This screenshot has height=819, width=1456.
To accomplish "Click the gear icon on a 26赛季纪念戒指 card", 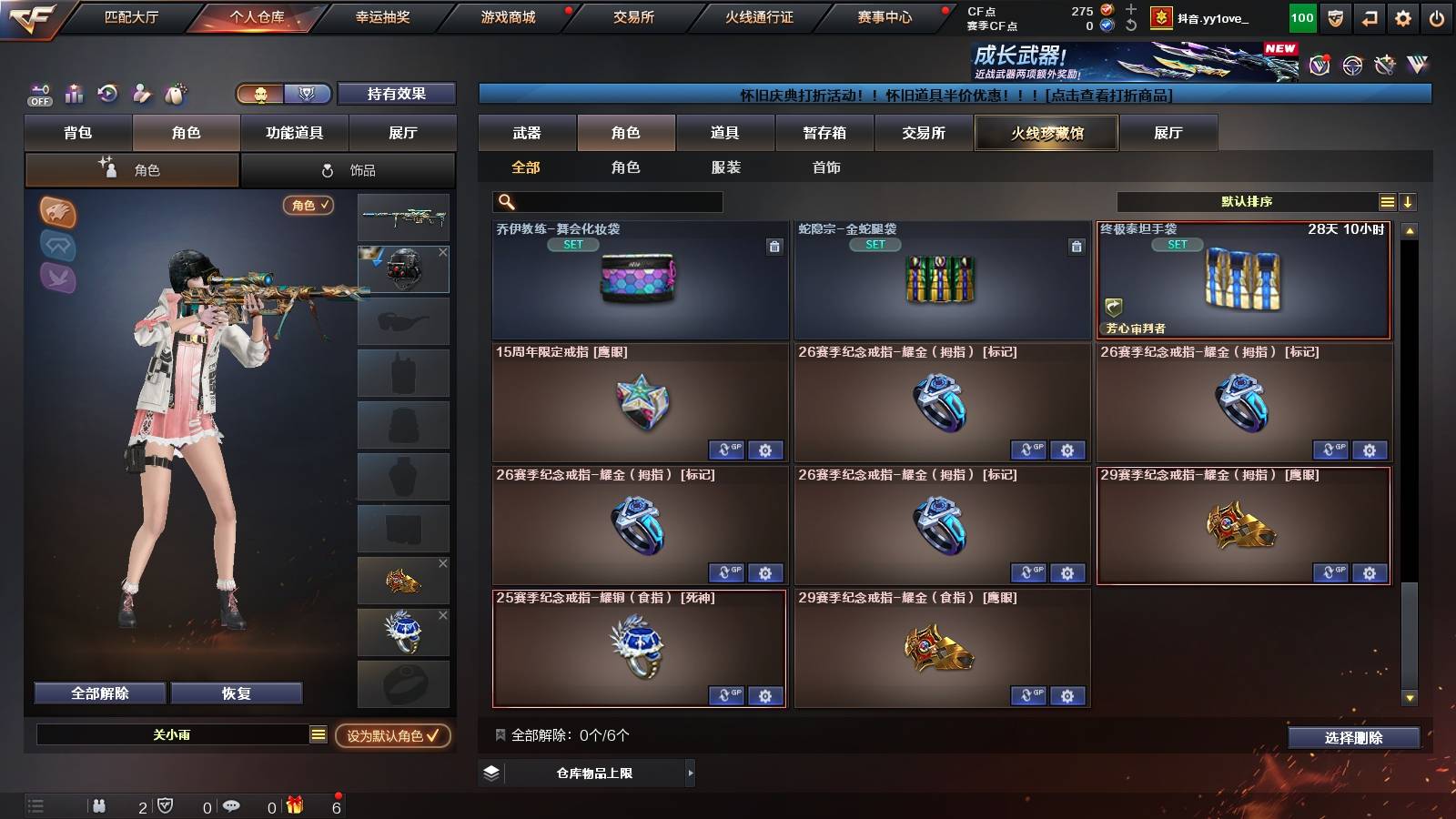I will coord(1067,450).
